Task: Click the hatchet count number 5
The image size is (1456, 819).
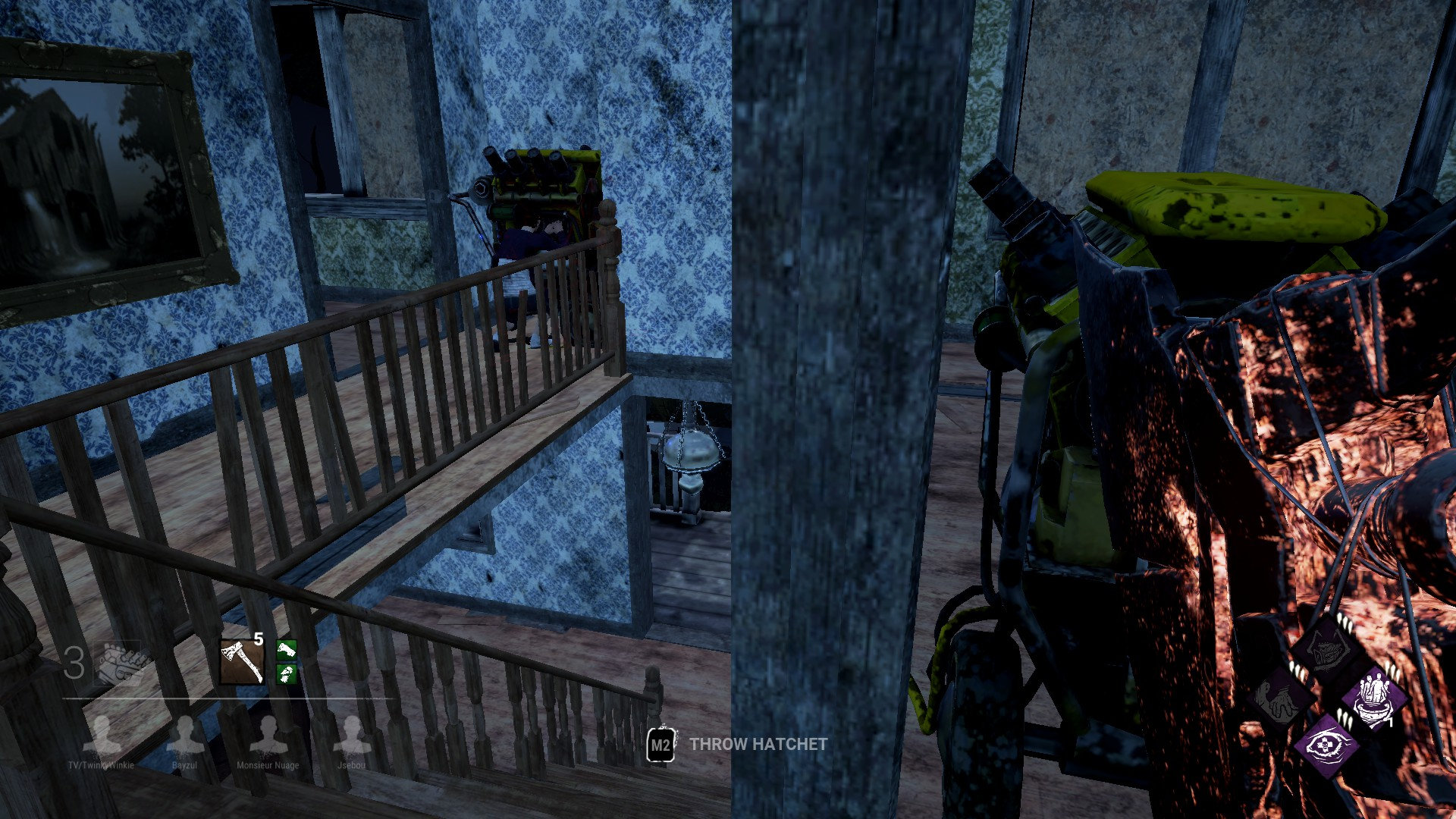Action: (258, 639)
